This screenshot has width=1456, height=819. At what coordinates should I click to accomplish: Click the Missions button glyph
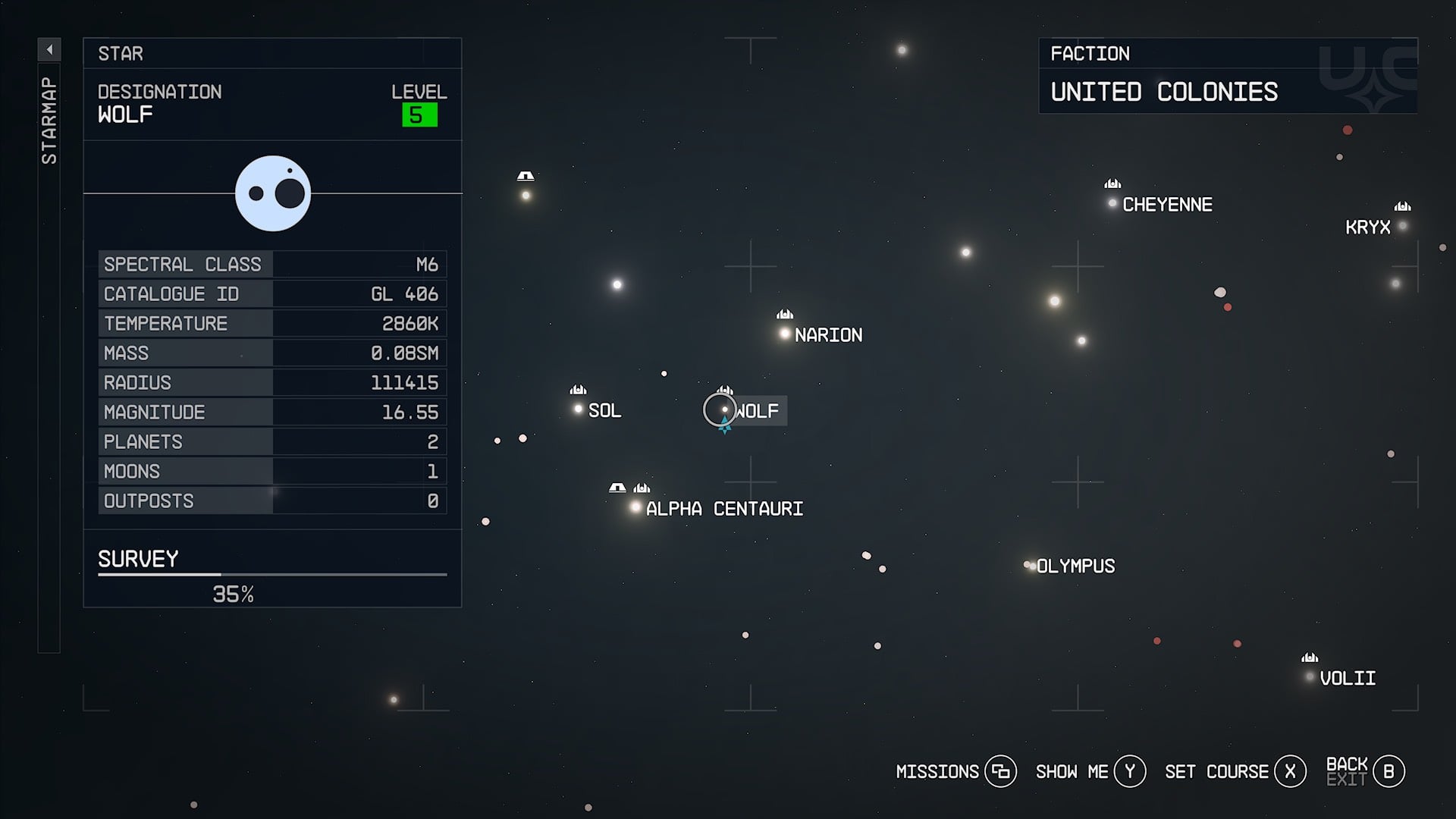tap(1003, 771)
